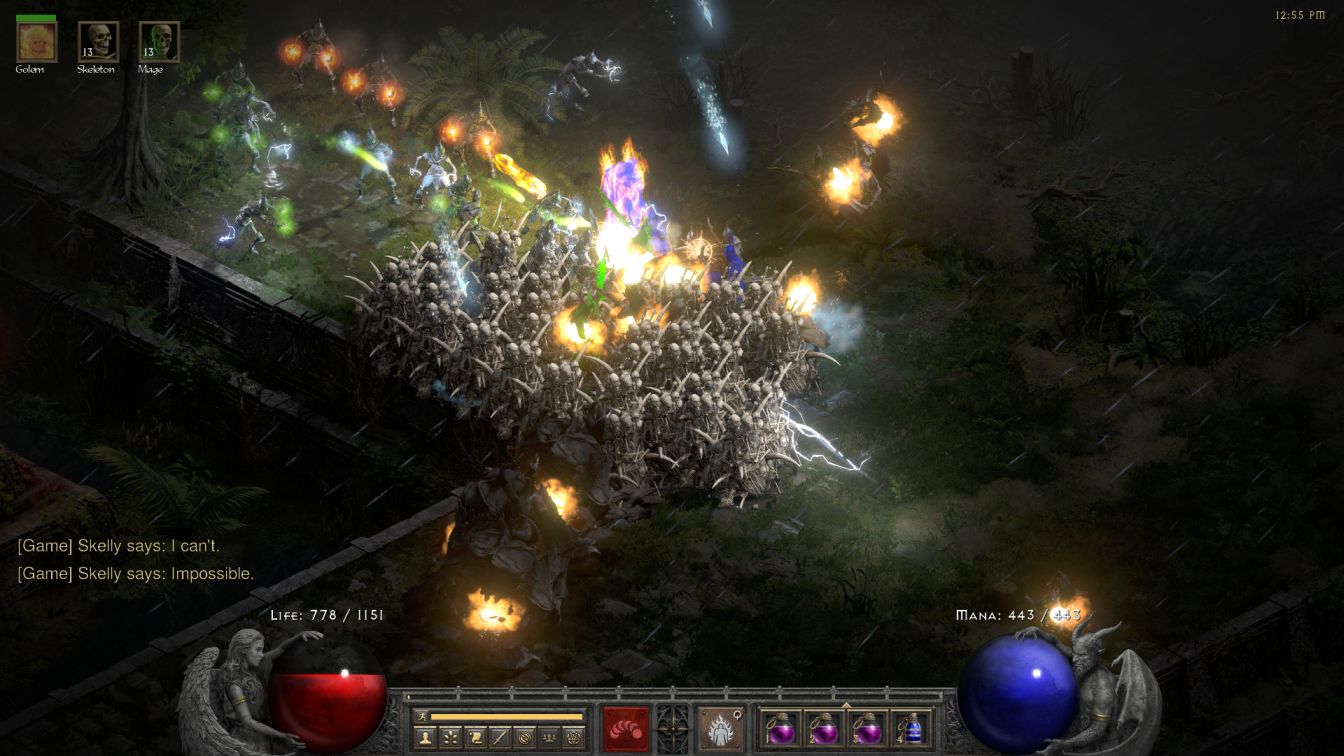
Task: Toggle the run/walk button
Action: [x=422, y=717]
